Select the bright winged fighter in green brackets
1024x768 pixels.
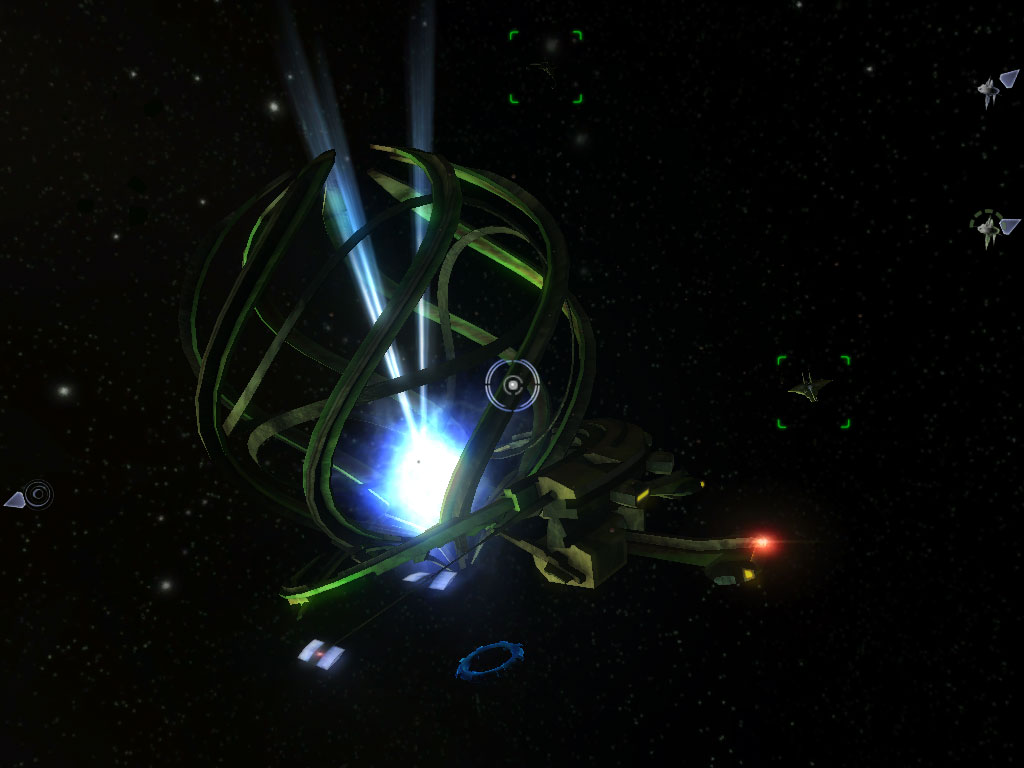808,387
